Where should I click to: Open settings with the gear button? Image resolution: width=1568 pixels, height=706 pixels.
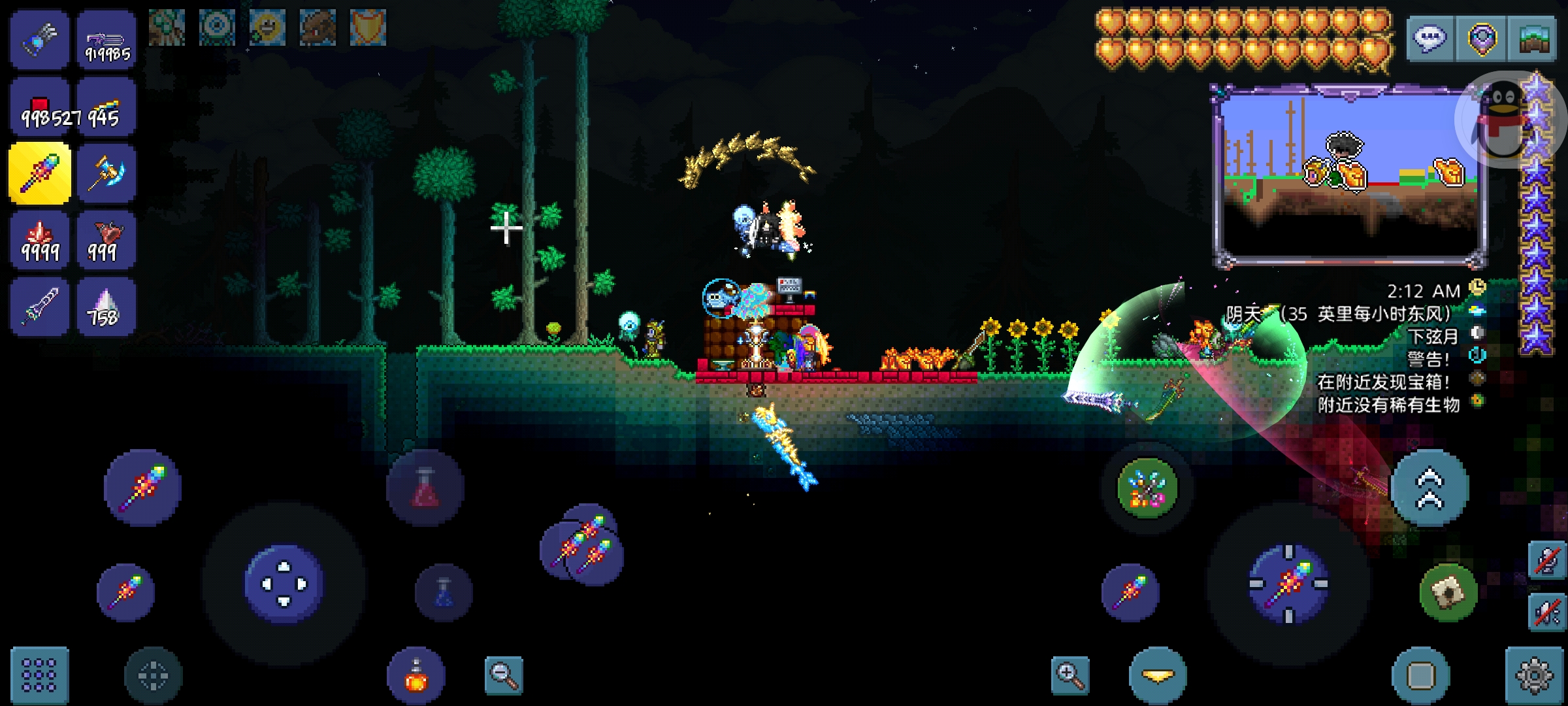pyautogui.click(x=1534, y=675)
